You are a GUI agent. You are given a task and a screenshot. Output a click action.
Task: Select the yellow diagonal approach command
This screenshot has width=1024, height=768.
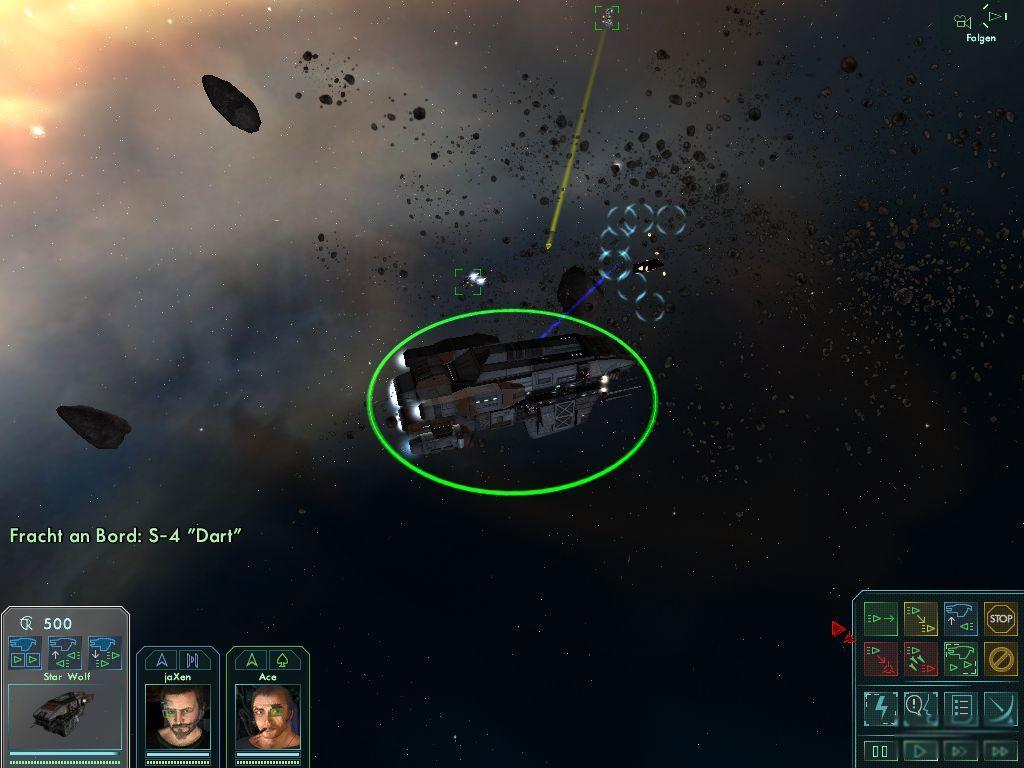tap(920, 619)
